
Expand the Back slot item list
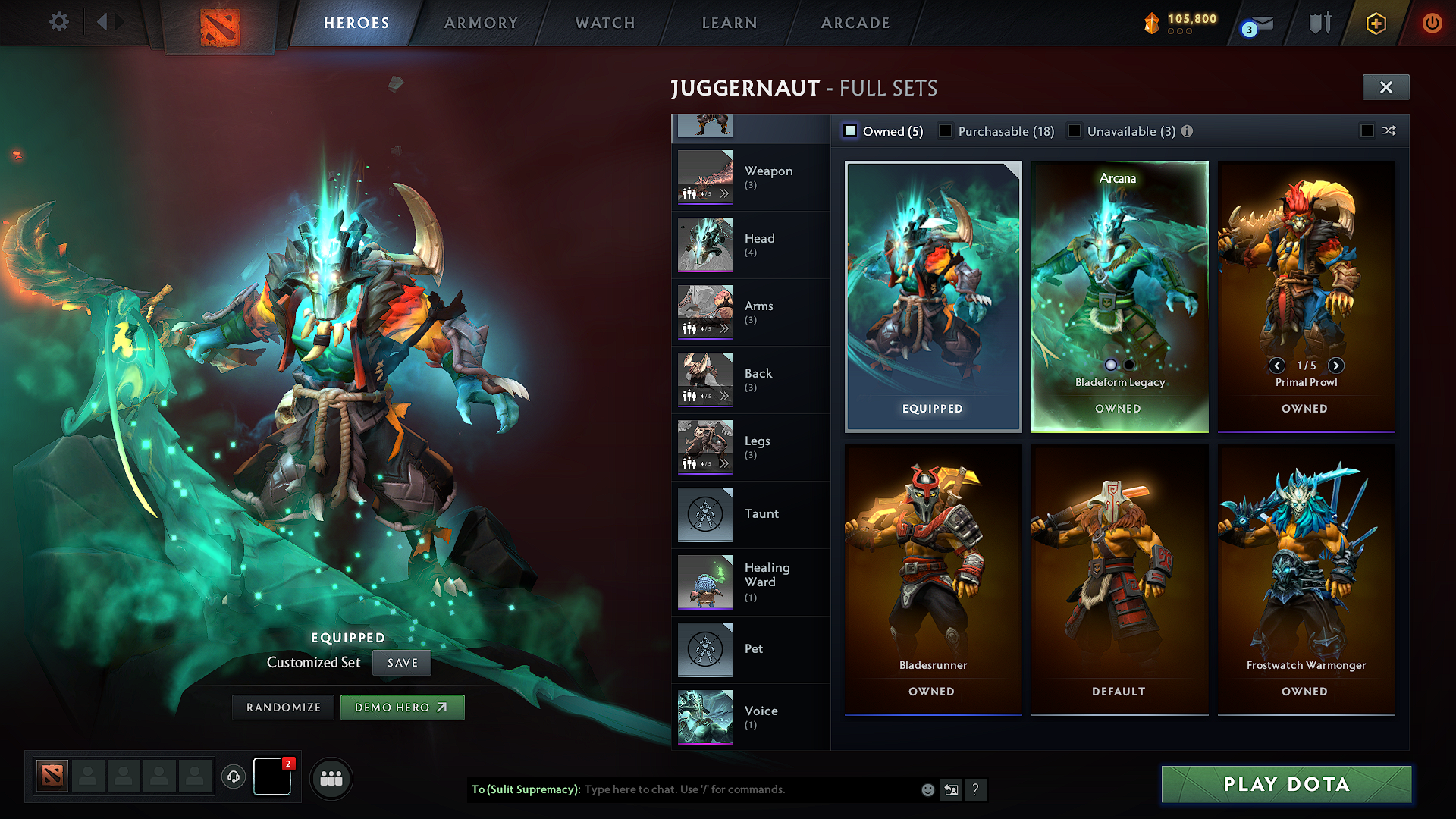click(726, 395)
